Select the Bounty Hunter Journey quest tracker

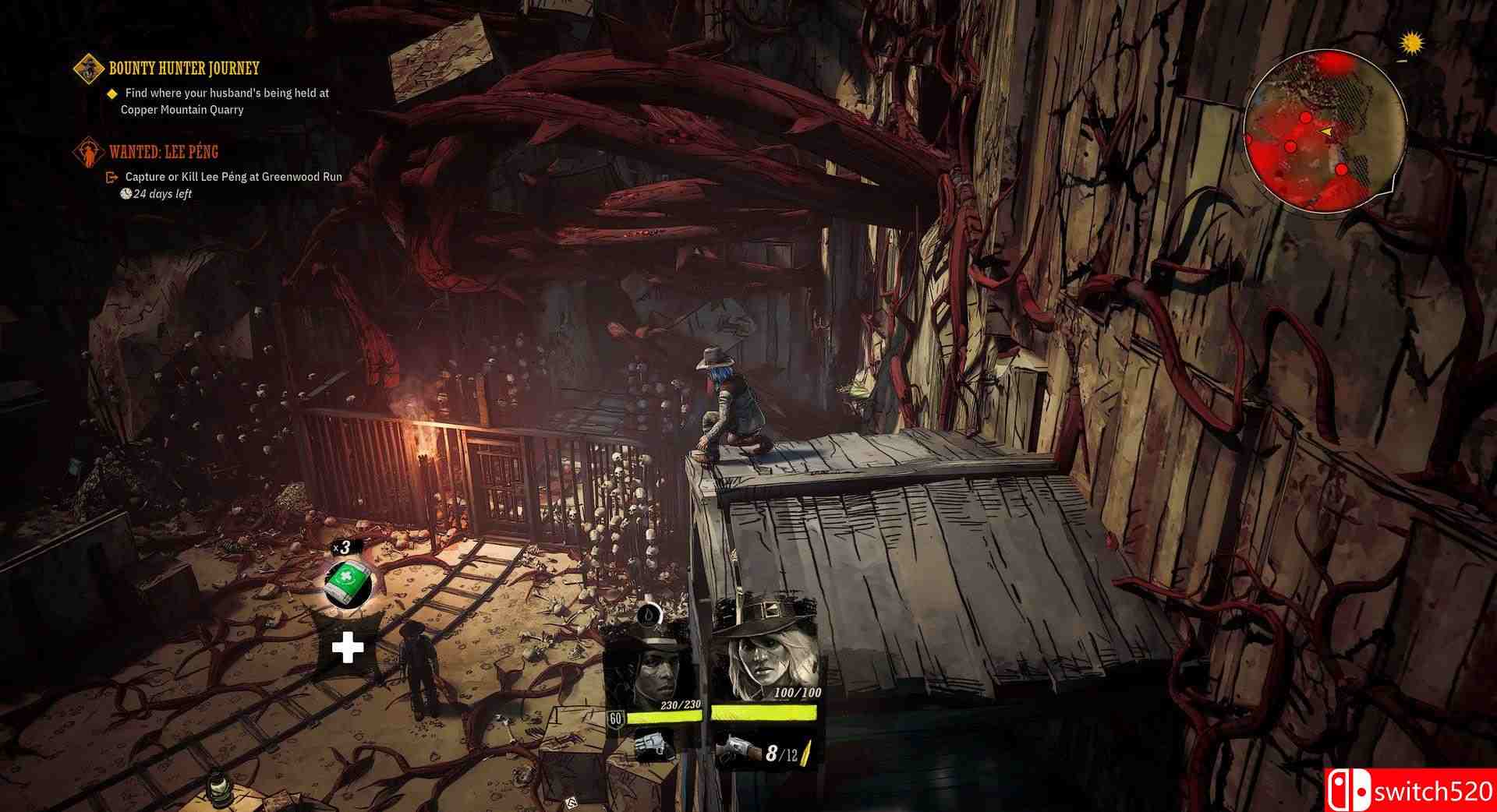click(x=183, y=69)
